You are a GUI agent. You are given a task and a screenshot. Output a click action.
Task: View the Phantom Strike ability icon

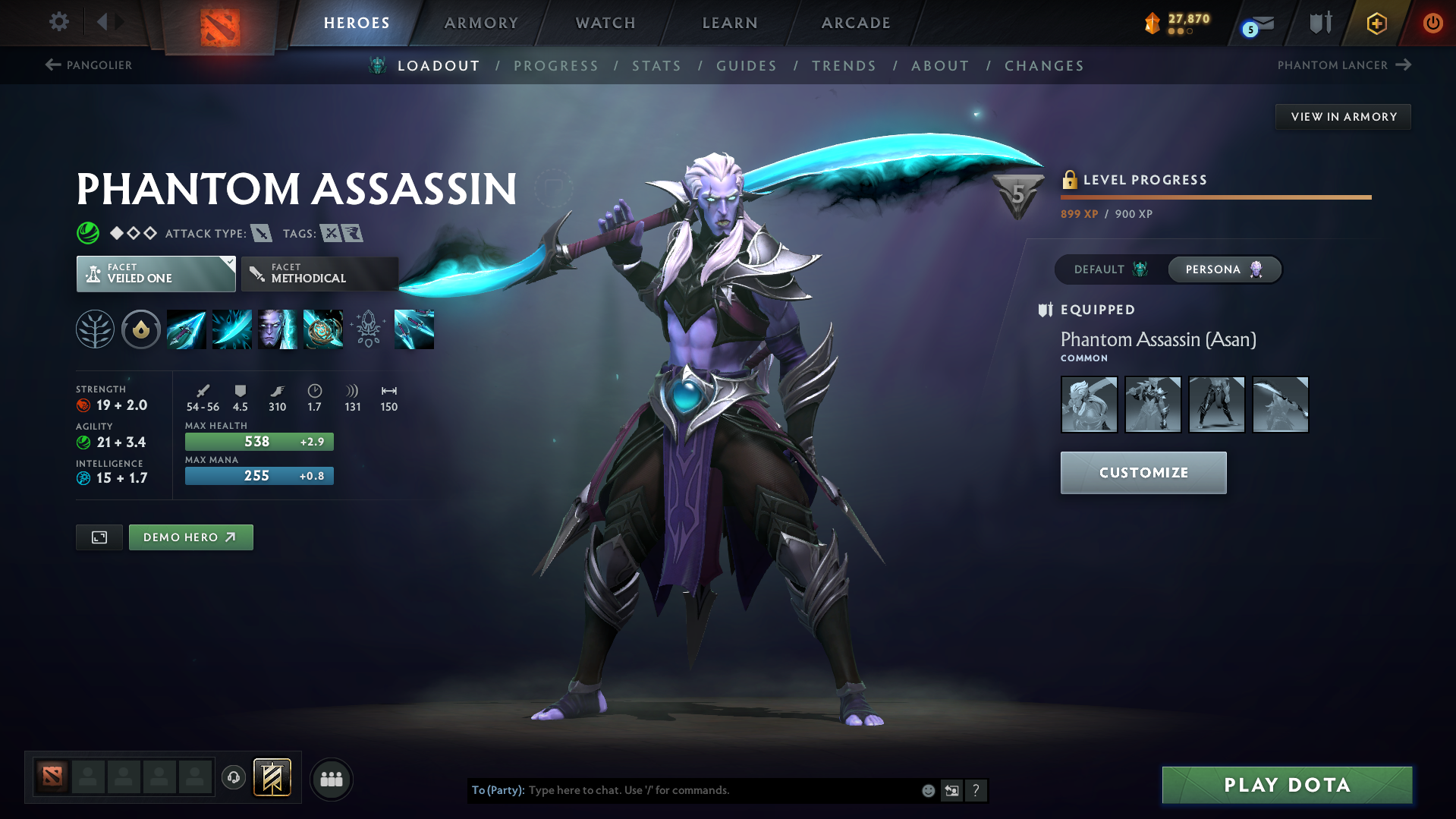tap(232, 329)
